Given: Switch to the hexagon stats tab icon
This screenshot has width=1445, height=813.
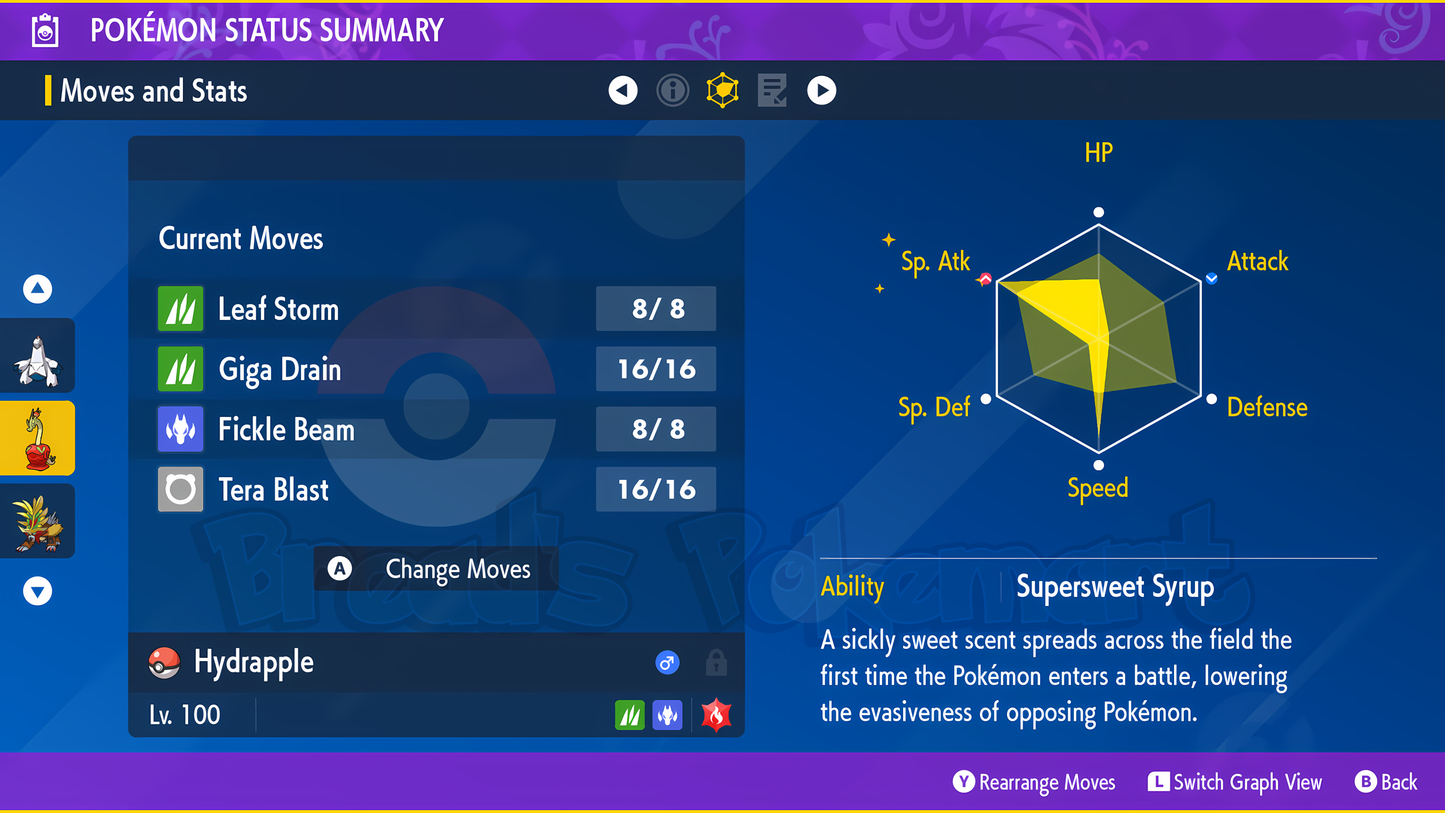Looking at the screenshot, I should click(722, 91).
